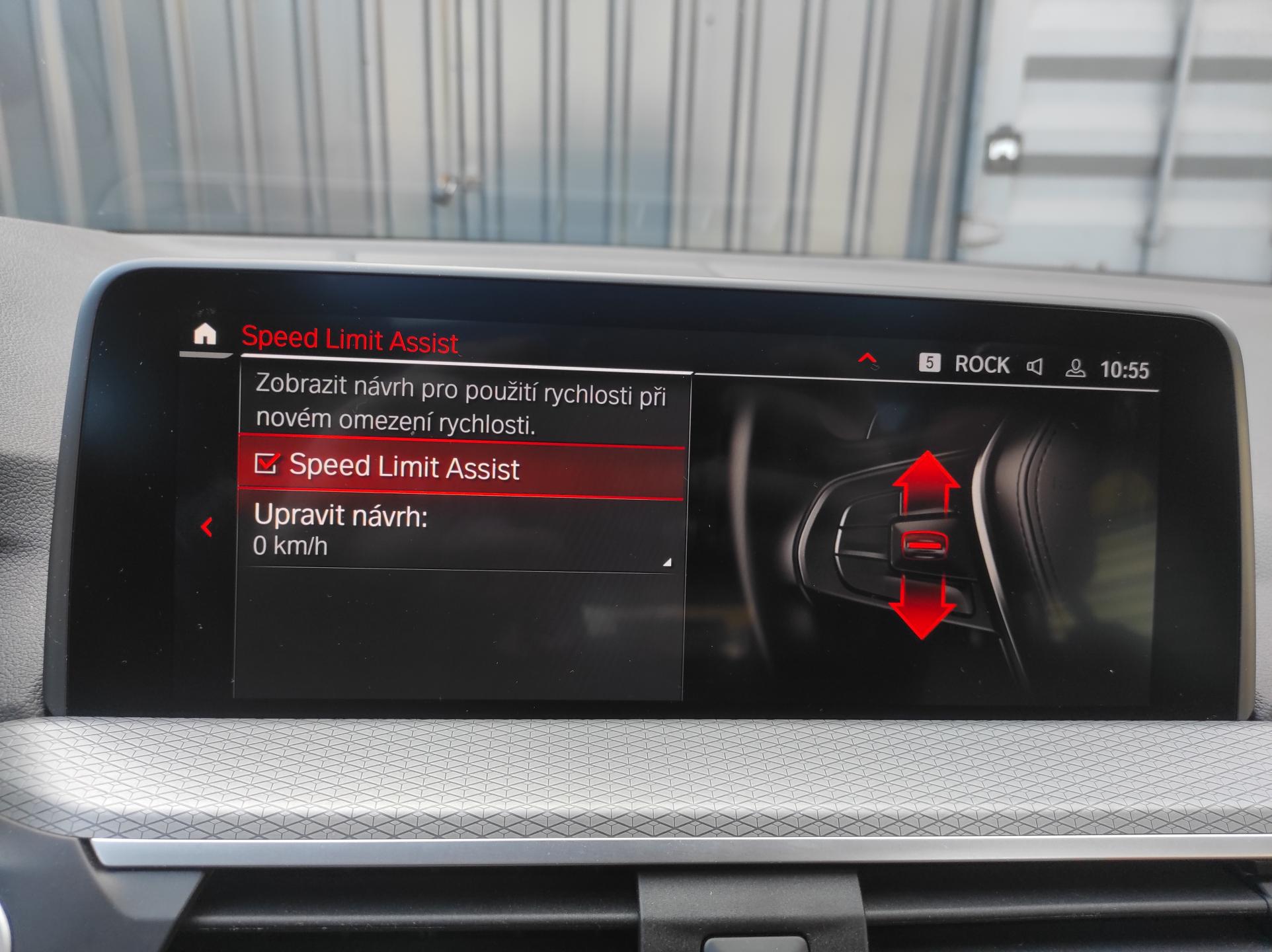Open the driver profile icon
Viewport: 1272px width, 952px height.
[1075, 368]
